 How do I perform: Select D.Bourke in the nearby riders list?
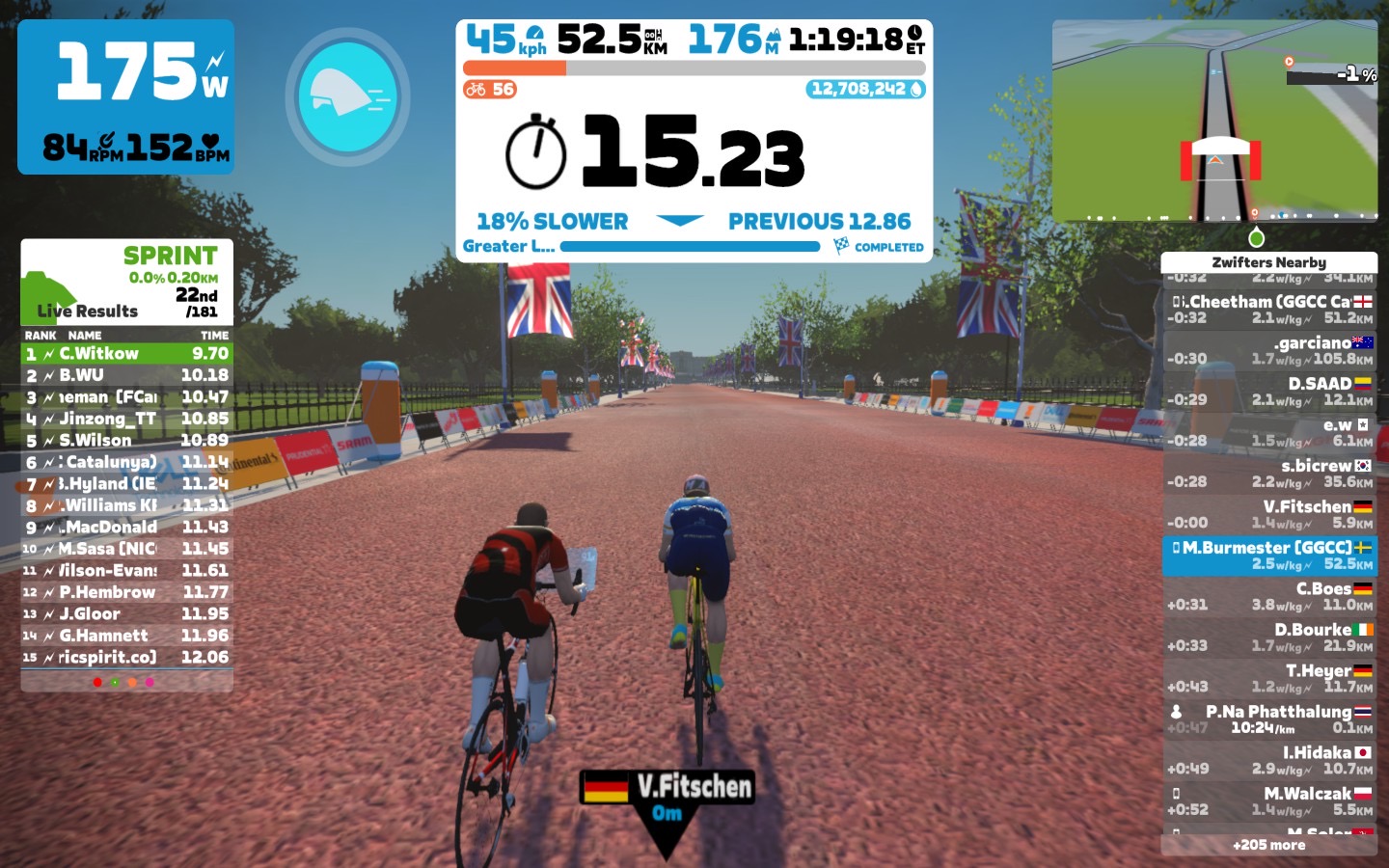coord(1269,637)
